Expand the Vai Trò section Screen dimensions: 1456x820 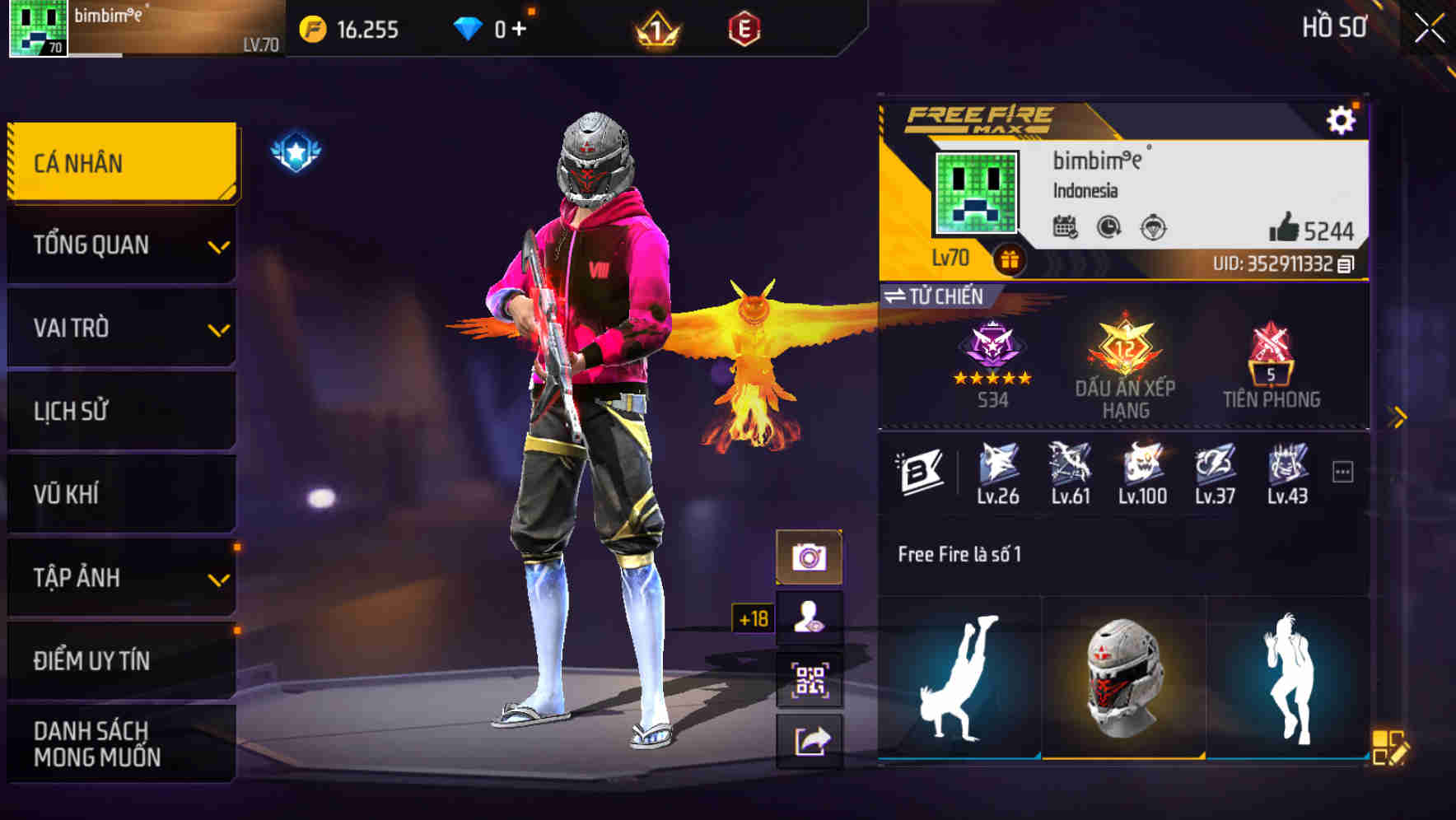point(120,328)
